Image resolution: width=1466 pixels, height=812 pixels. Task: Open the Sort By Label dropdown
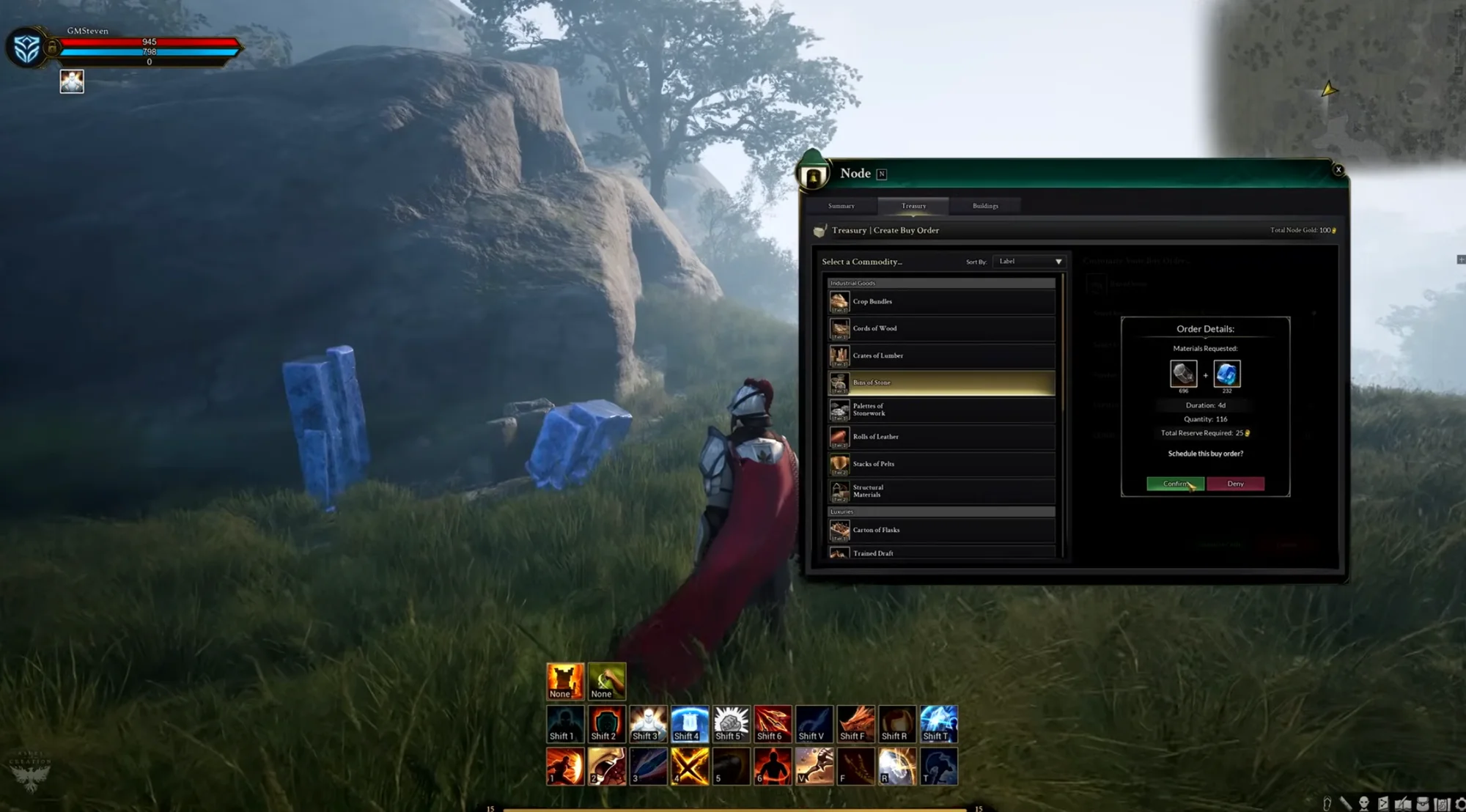click(x=1028, y=262)
